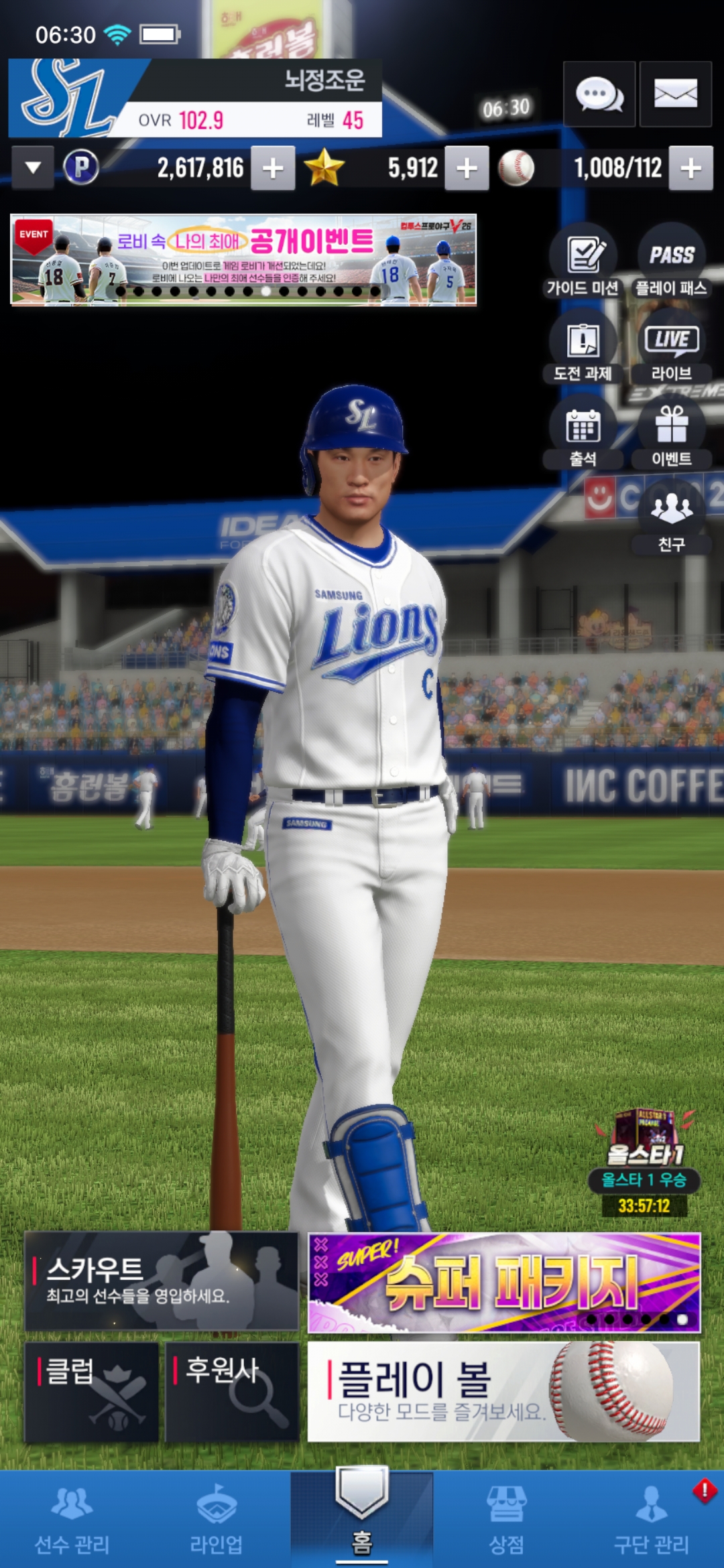Add more stars with plus button

point(467,168)
